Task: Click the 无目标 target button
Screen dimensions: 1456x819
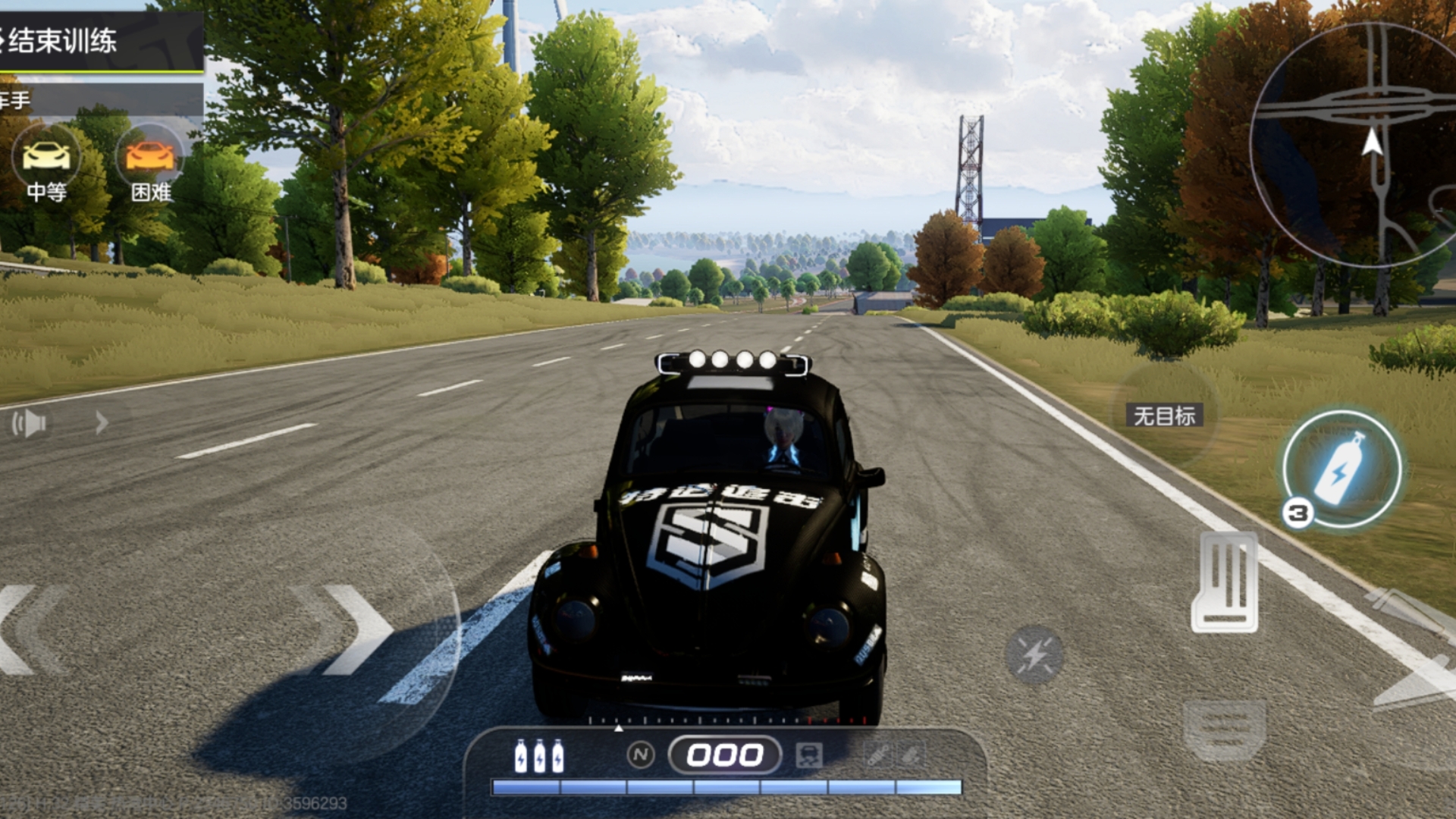Action: coord(1164,416)
